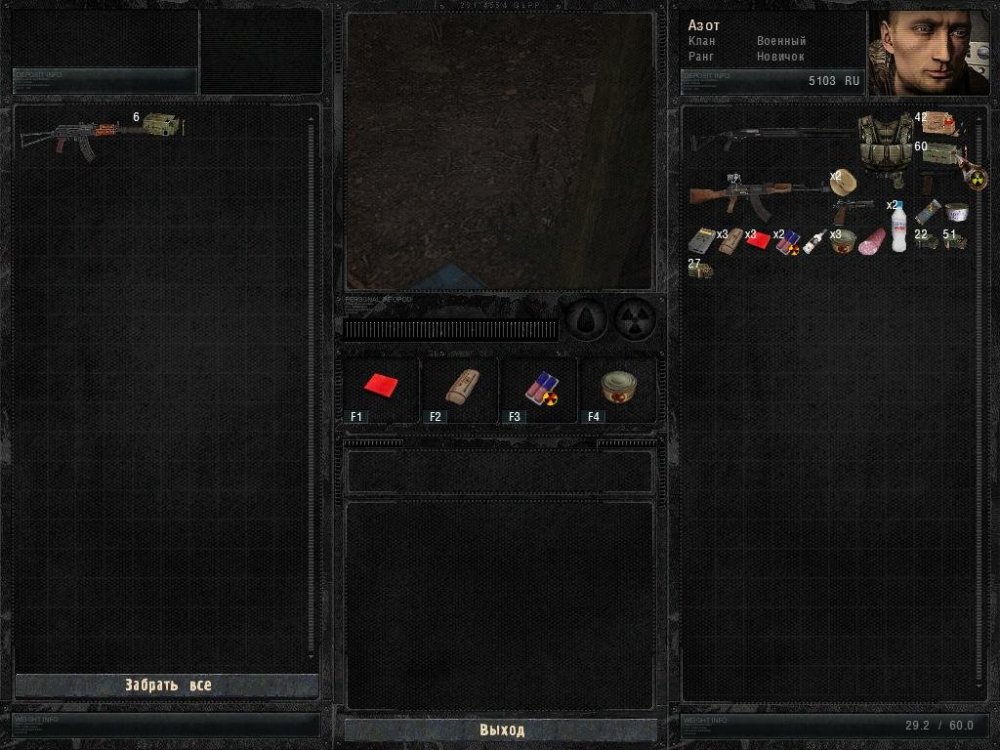Screen dimensions: 1000x750
Task: Choose the vodka bottle in the inventory
Action: [x=814, y=242]
